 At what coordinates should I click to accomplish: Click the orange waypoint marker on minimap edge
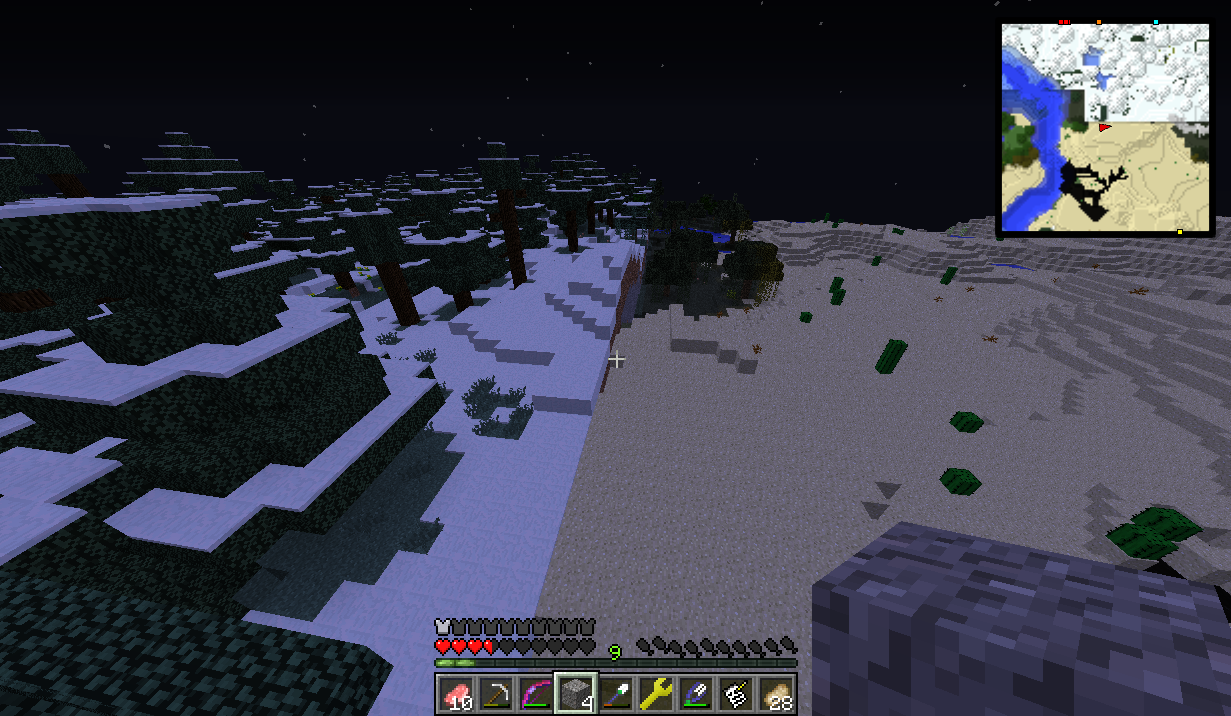coord(1098,21)
